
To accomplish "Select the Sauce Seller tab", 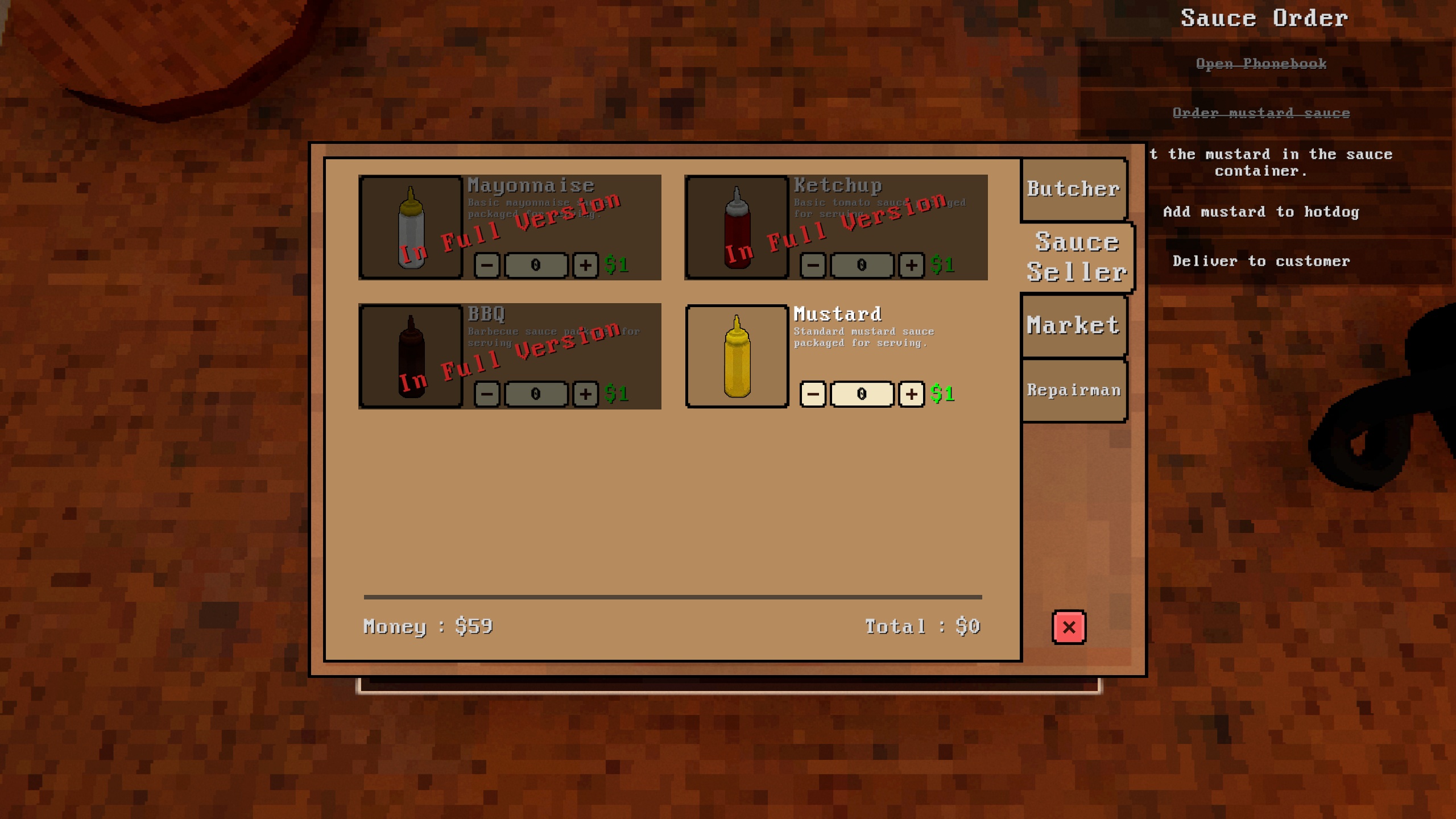I will click(1077, 257).
